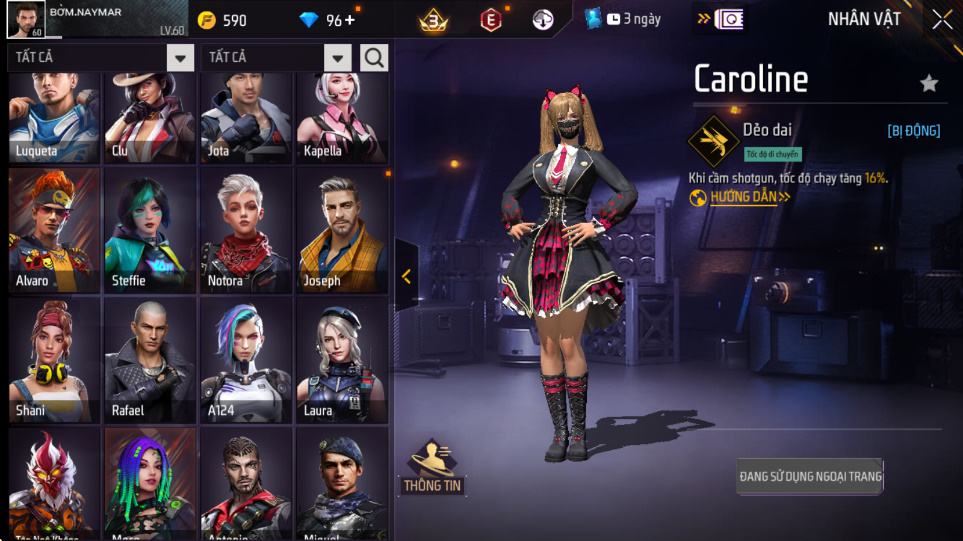
Task: Open the first TẤT CẢ filter dropdown
Action: click(180, 58)
